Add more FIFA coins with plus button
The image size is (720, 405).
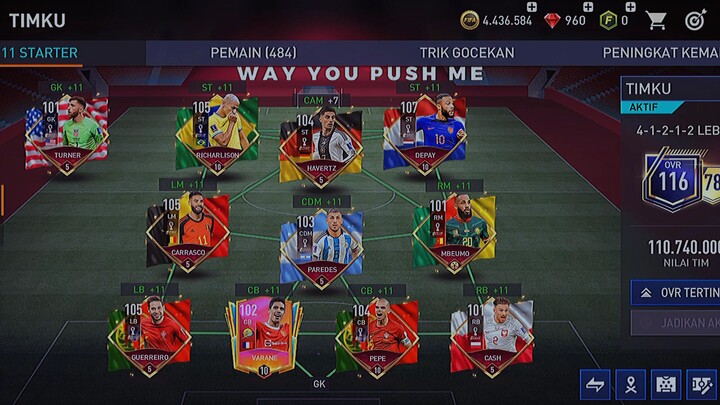pyautogui.click(x=531, y=6)
